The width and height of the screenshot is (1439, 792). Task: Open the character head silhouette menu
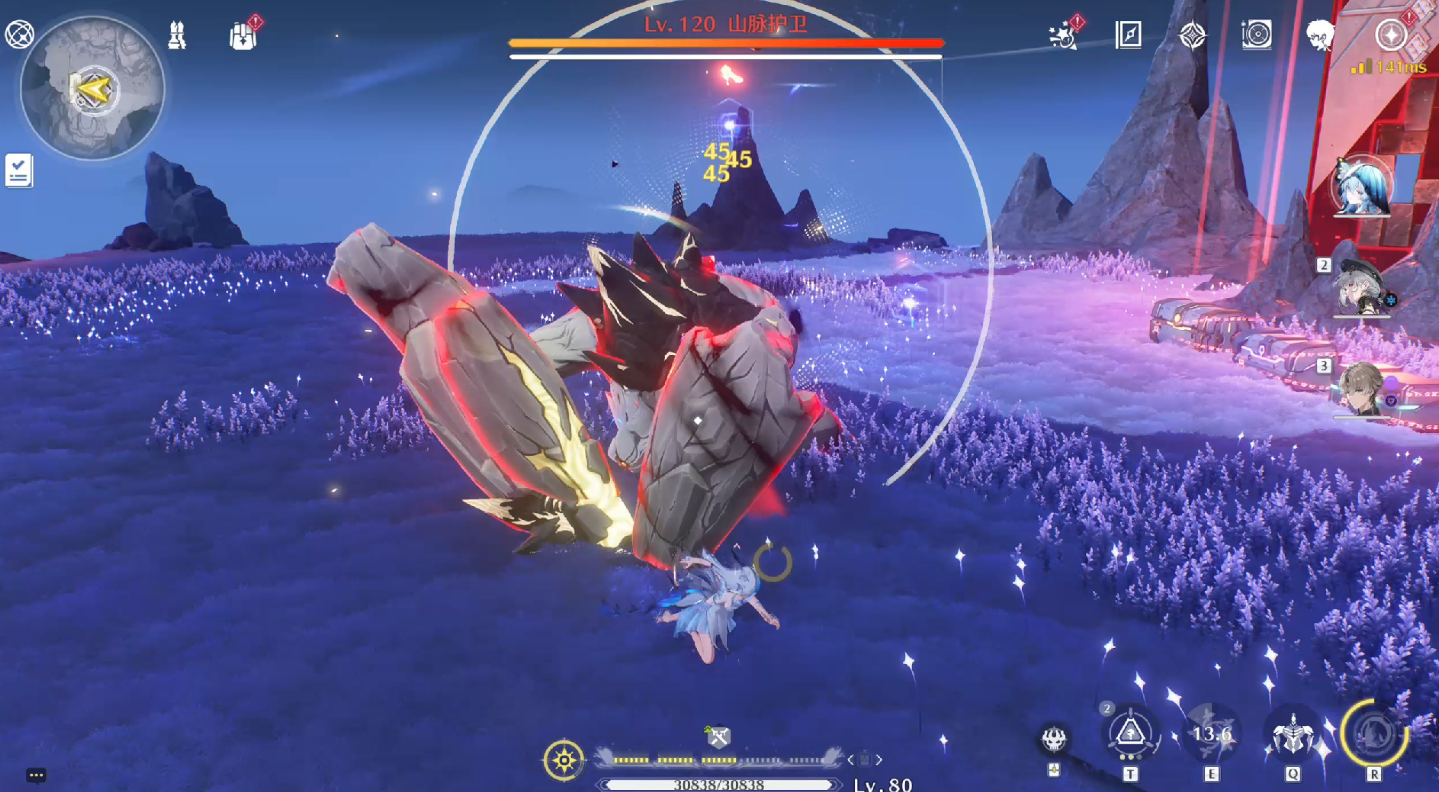click(x=1321, y=35)
